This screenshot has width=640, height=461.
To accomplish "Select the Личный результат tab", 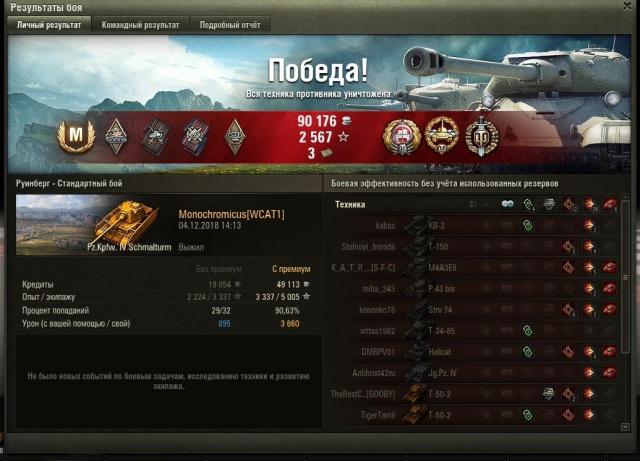I will 48,24.
